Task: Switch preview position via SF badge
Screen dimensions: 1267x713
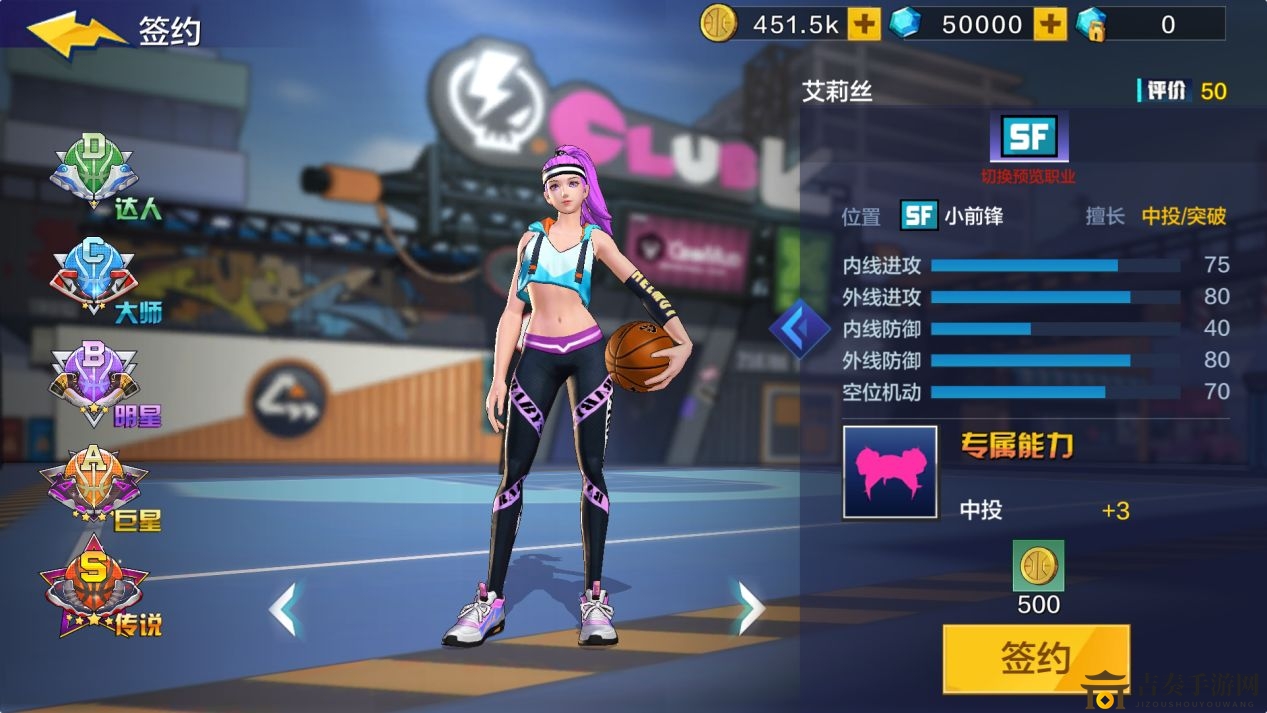Action: tap(1028, 137)
